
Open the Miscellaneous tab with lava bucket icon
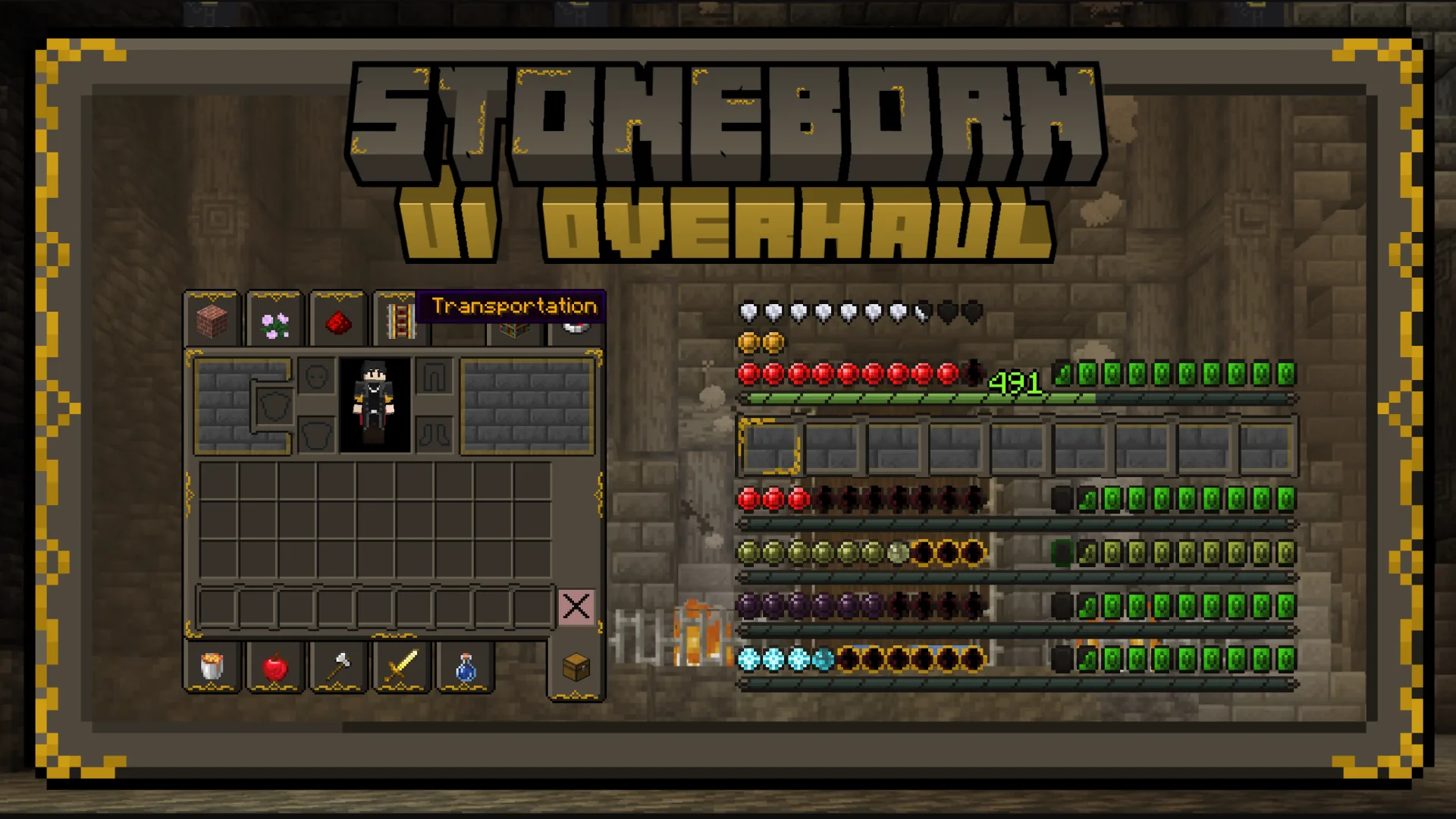pos(212,667)
